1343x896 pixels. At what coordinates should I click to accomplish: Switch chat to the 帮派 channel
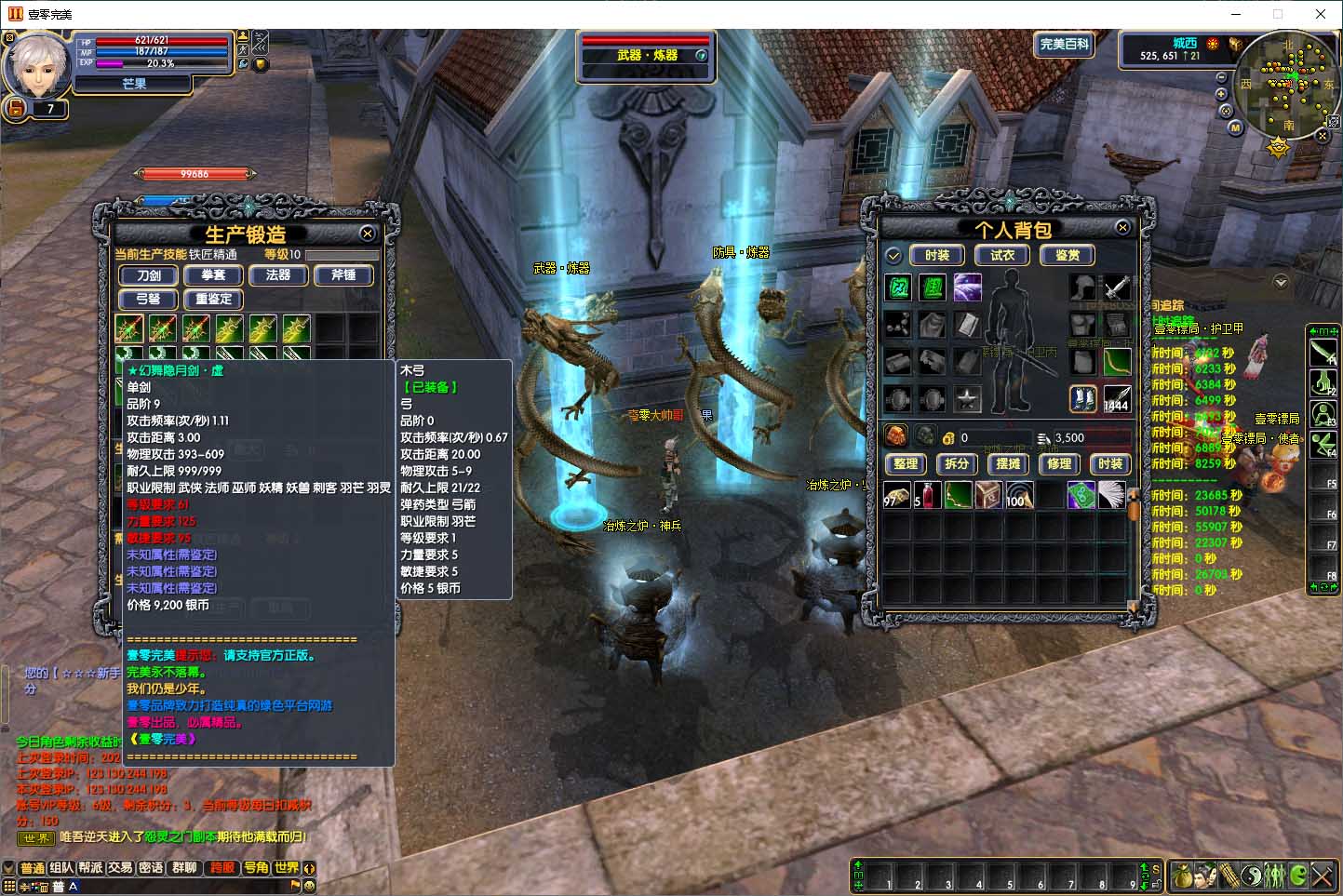coord(90,867)
